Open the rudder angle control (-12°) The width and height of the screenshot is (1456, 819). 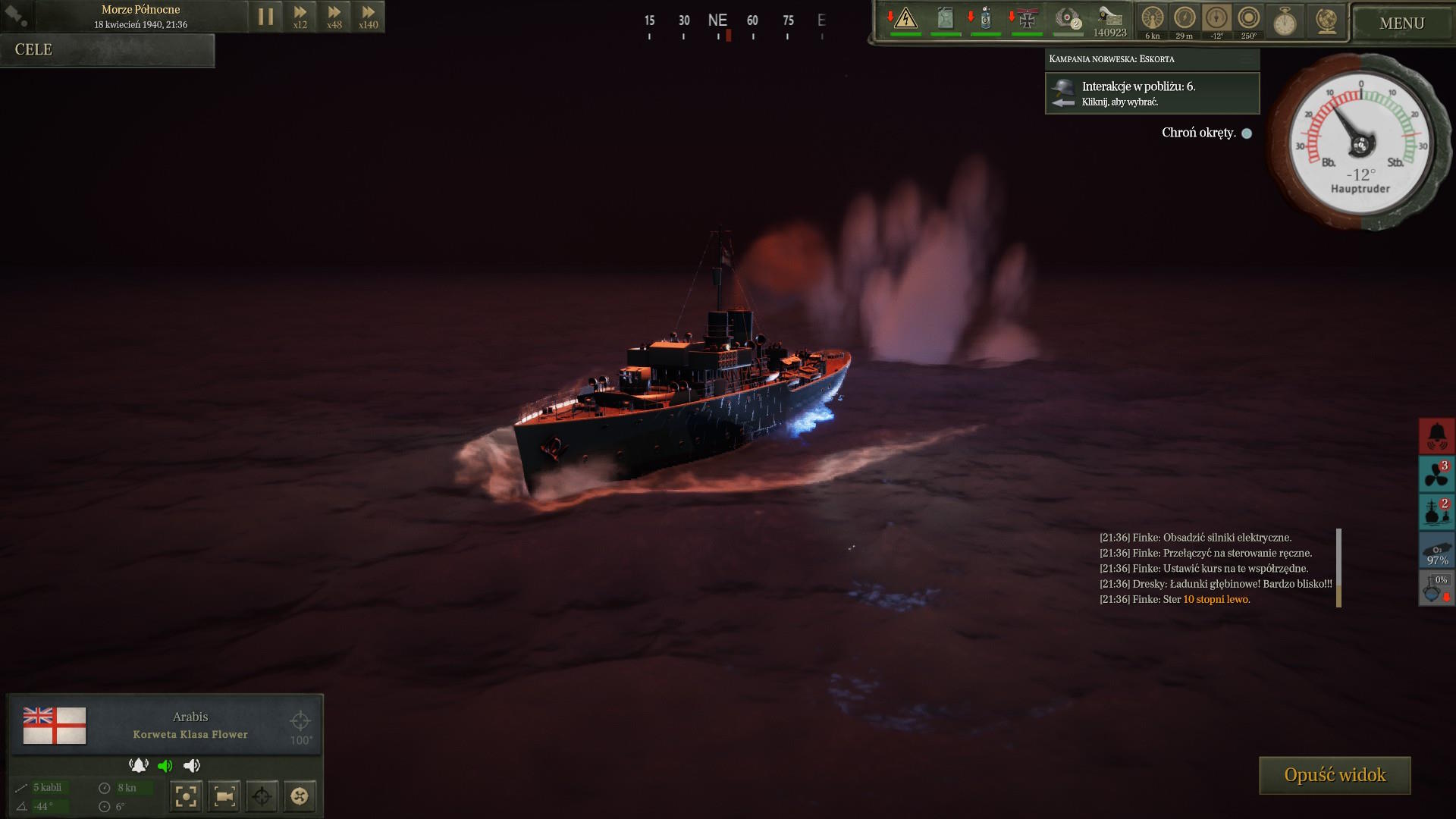[x=1216, y=20]
